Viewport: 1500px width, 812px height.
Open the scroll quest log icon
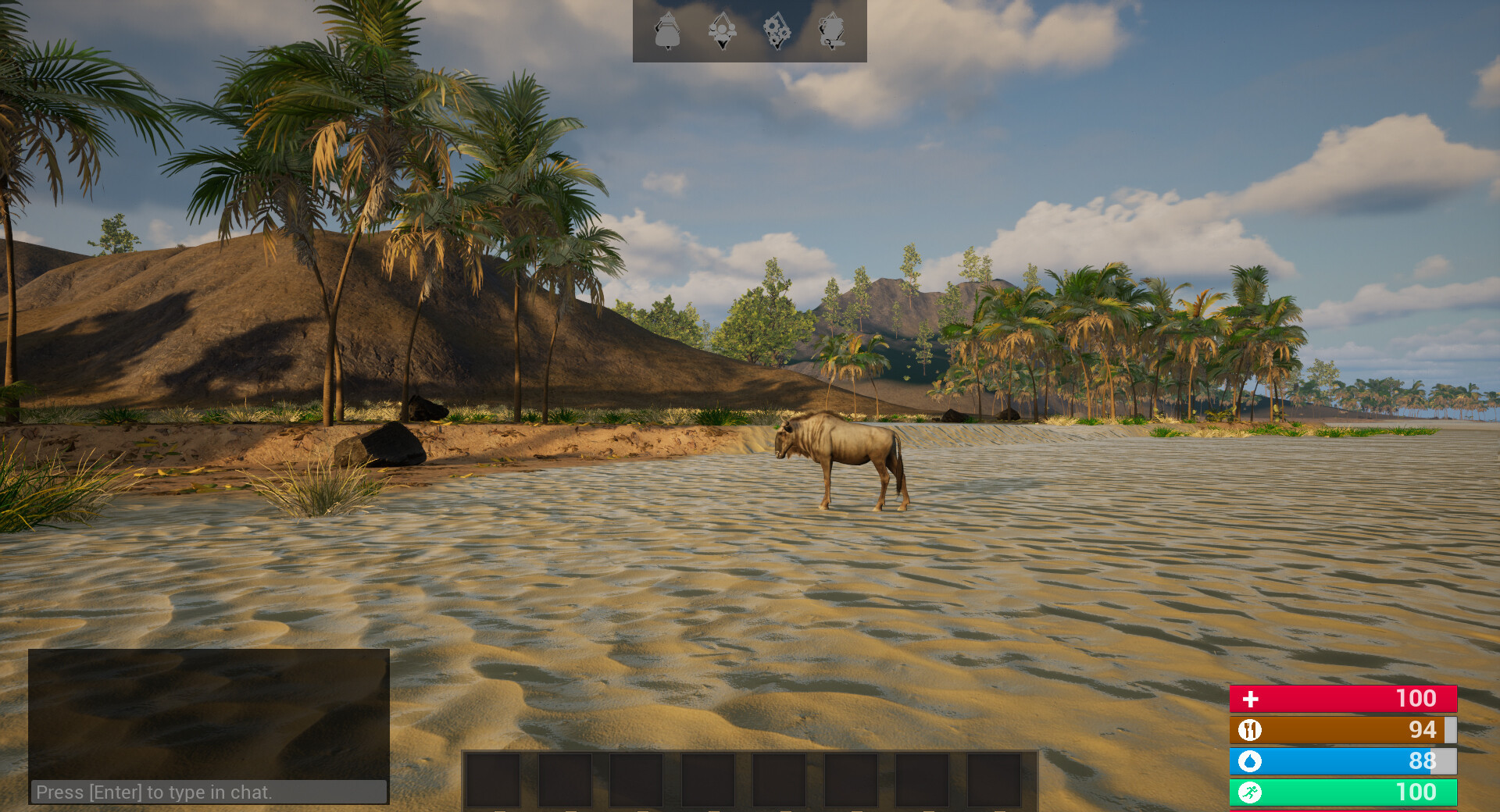pyautogui.click(x=831, y=31)
